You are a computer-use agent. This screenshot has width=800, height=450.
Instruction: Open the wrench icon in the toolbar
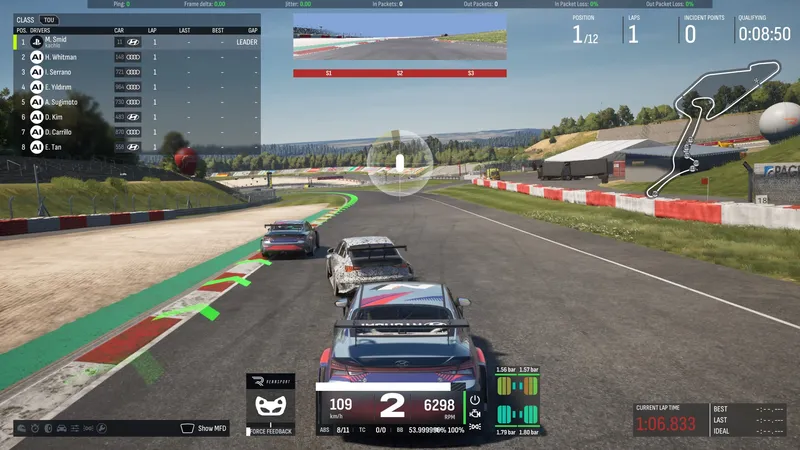pyautogui.click(x=101, y=428)
